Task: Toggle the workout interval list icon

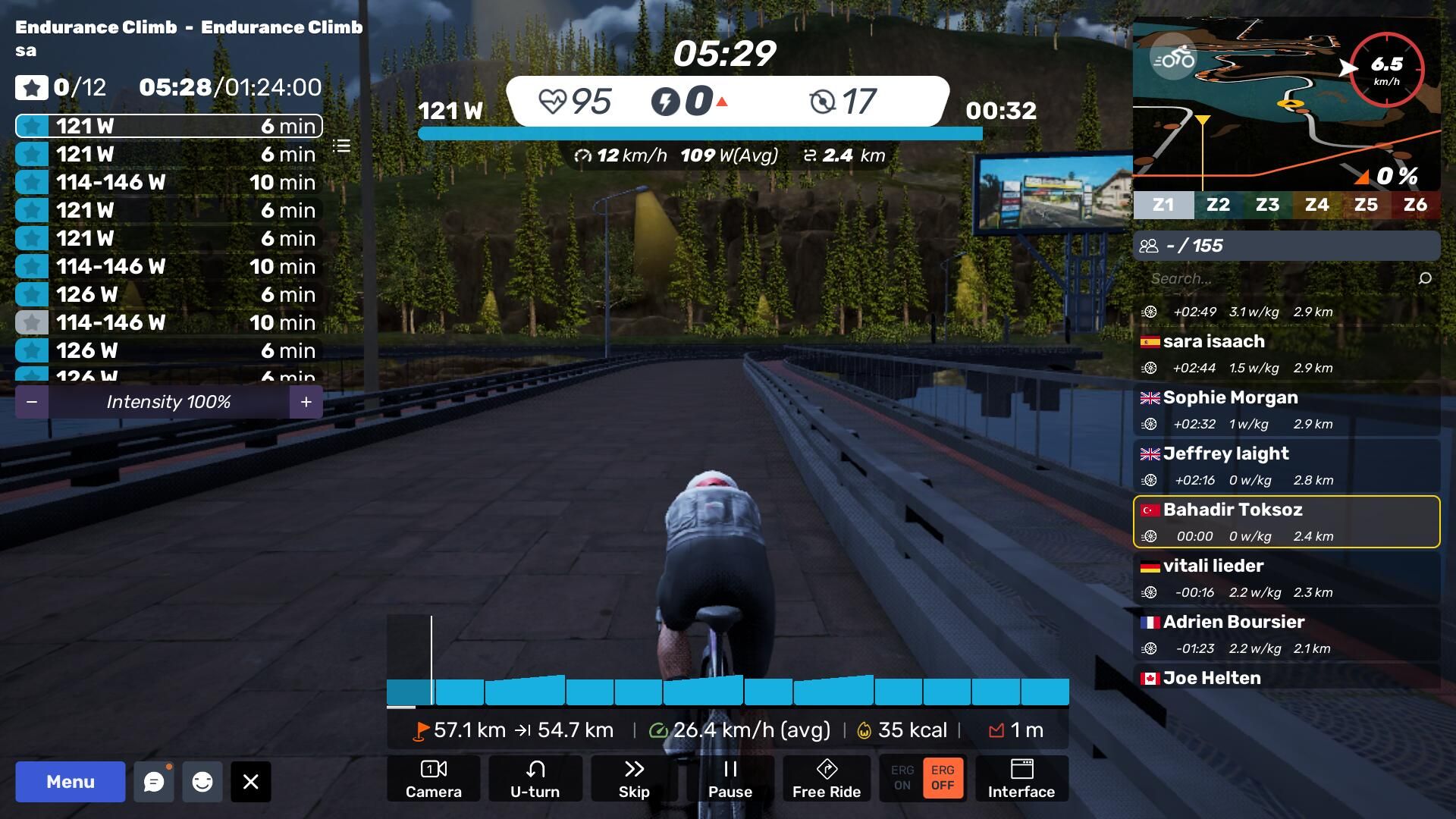Action: coord(342,146)
